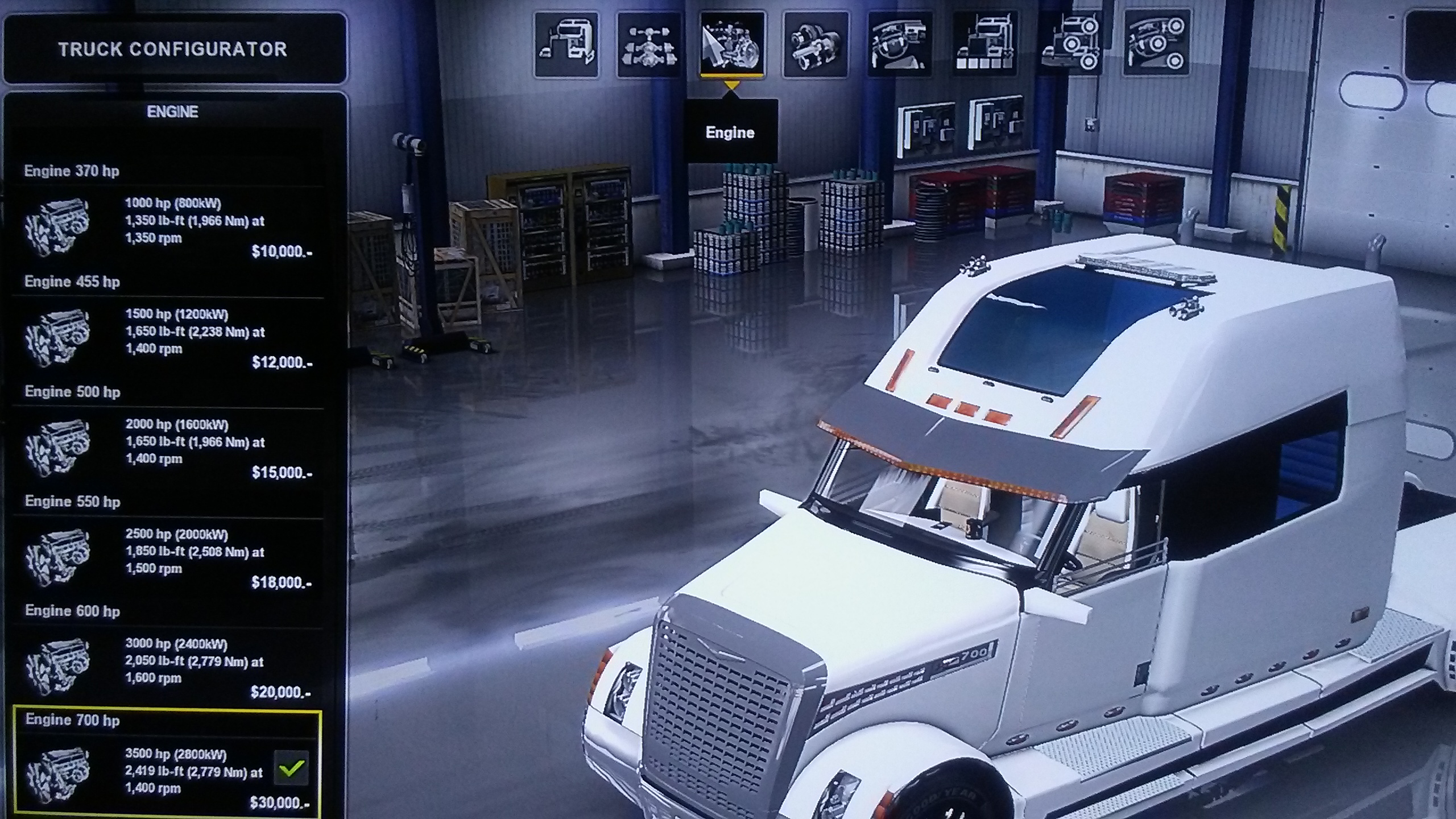Open the truck paint color category
1456x819 pixels.
point(985,44)
